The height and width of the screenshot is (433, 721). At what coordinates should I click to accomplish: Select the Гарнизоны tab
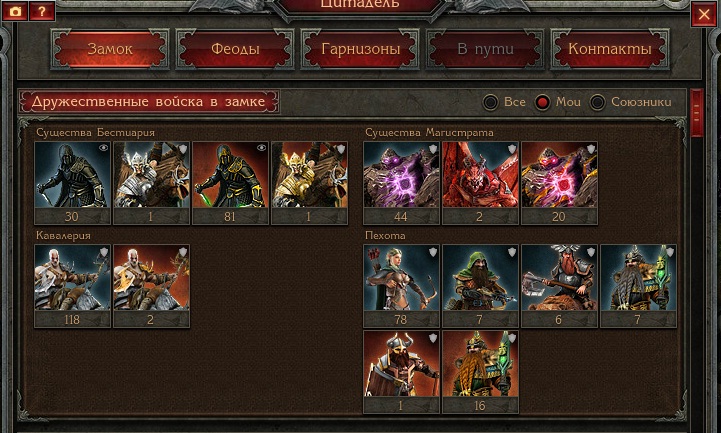(x=360, y=49)
